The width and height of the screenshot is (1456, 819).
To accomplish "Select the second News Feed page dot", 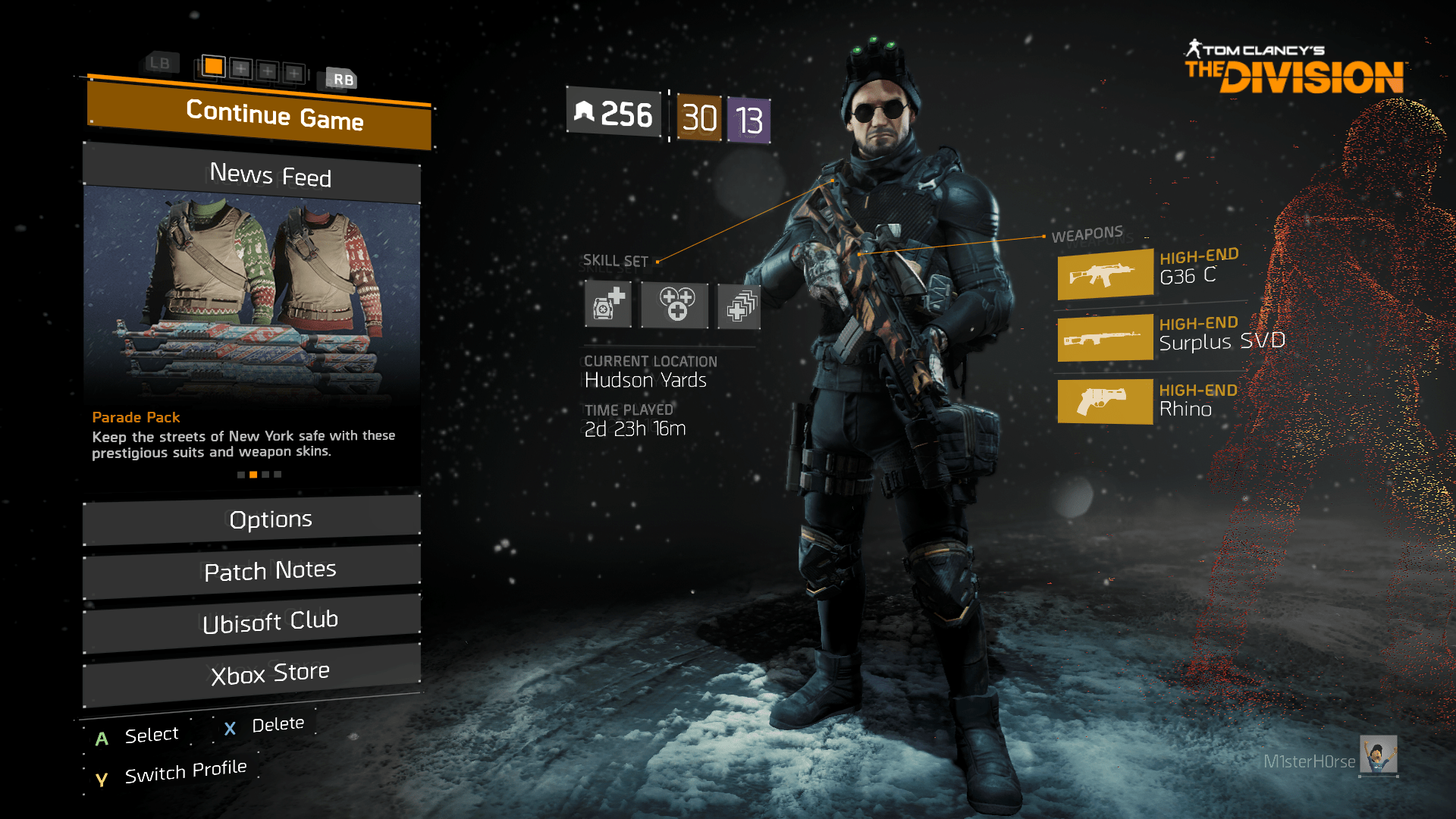I will click(253, 474).
